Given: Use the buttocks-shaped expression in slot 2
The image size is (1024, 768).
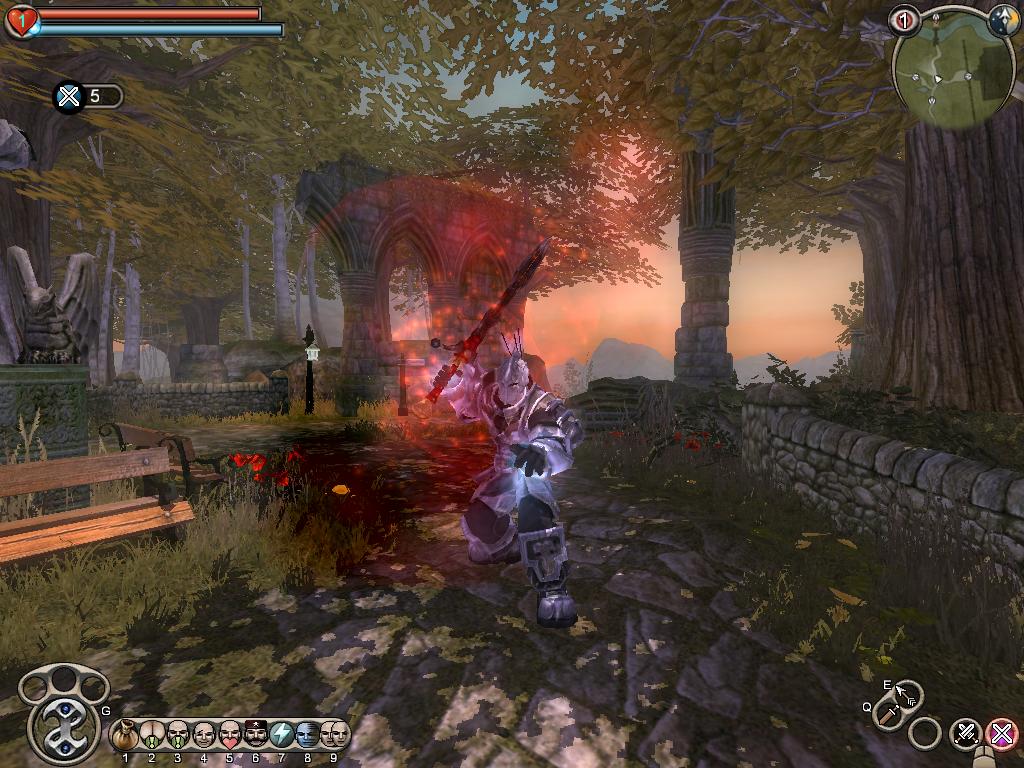Looking at the screenshot, I should (x=151, y=736).
